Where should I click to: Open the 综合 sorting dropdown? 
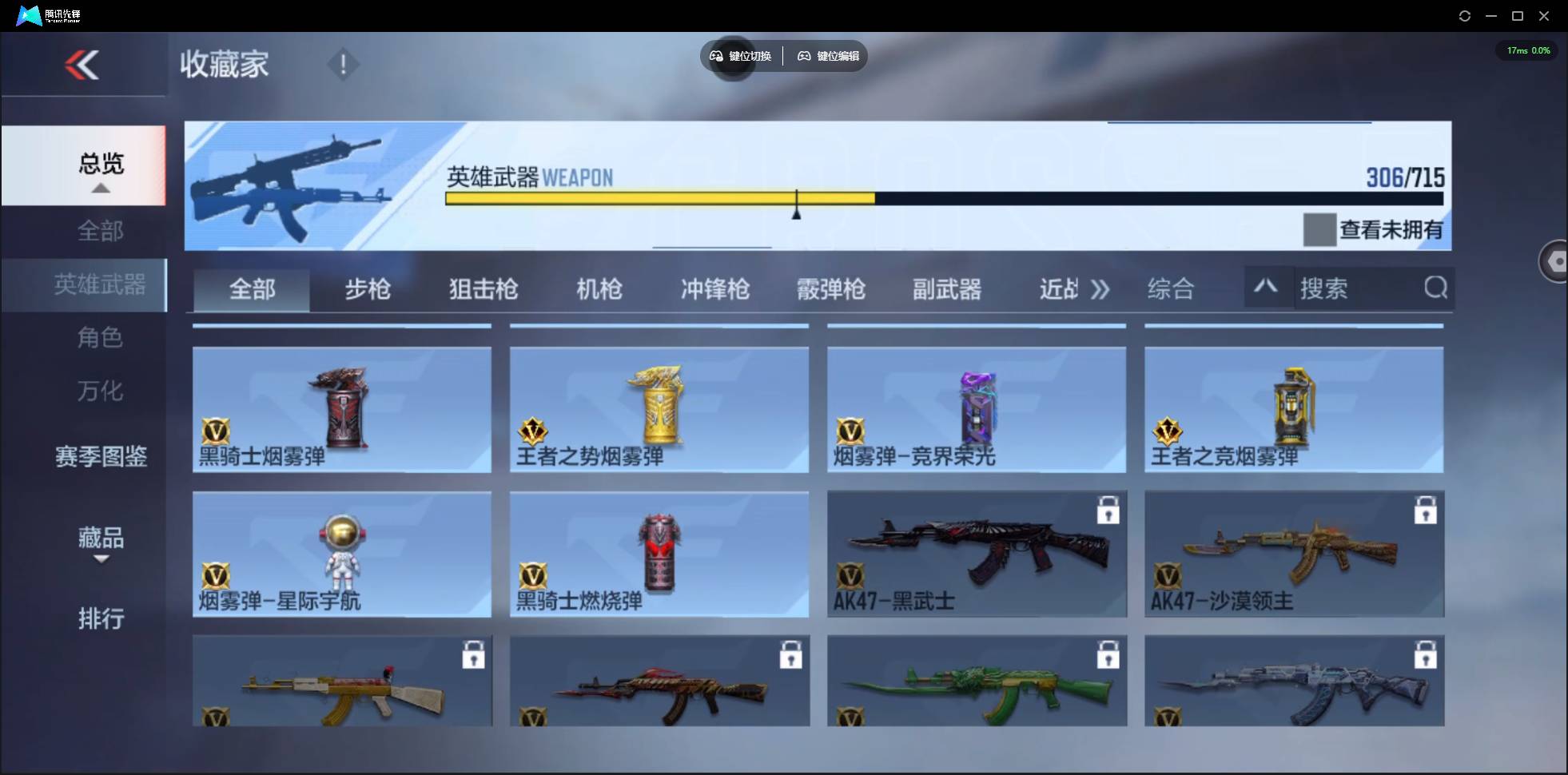tap(1172, 288)
